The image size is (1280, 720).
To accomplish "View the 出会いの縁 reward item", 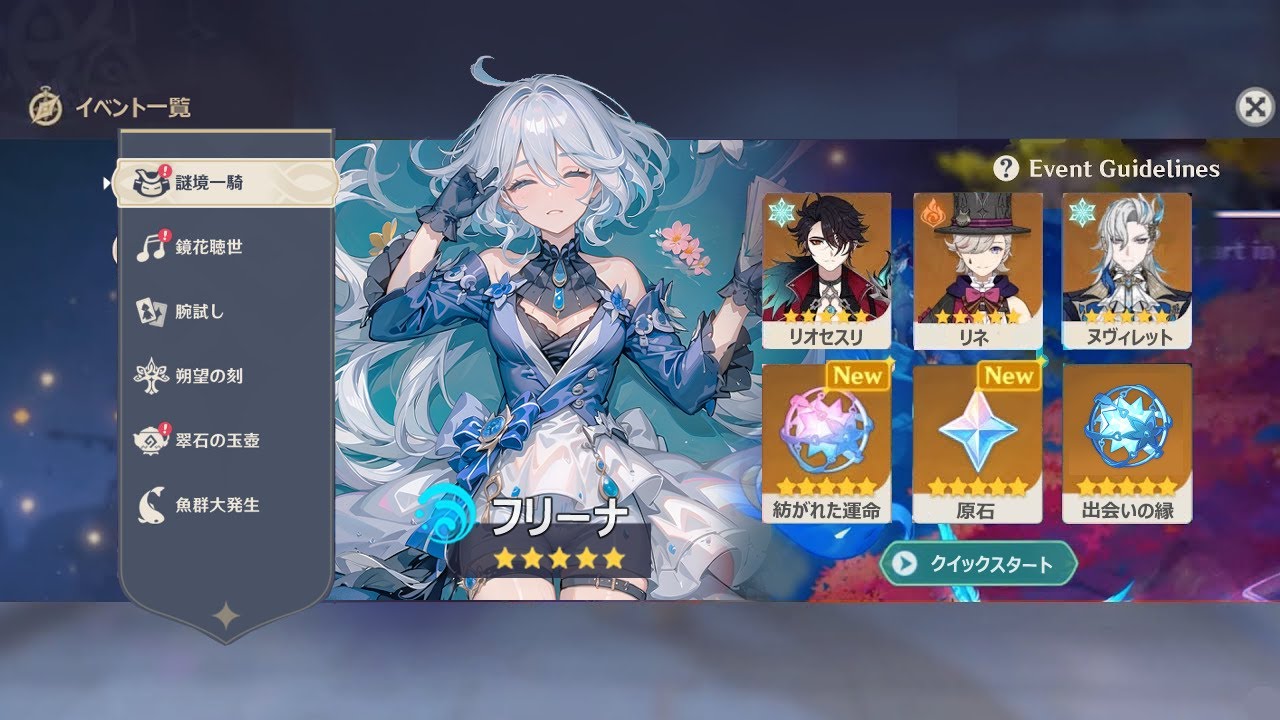I will [x=1127, y=442].
